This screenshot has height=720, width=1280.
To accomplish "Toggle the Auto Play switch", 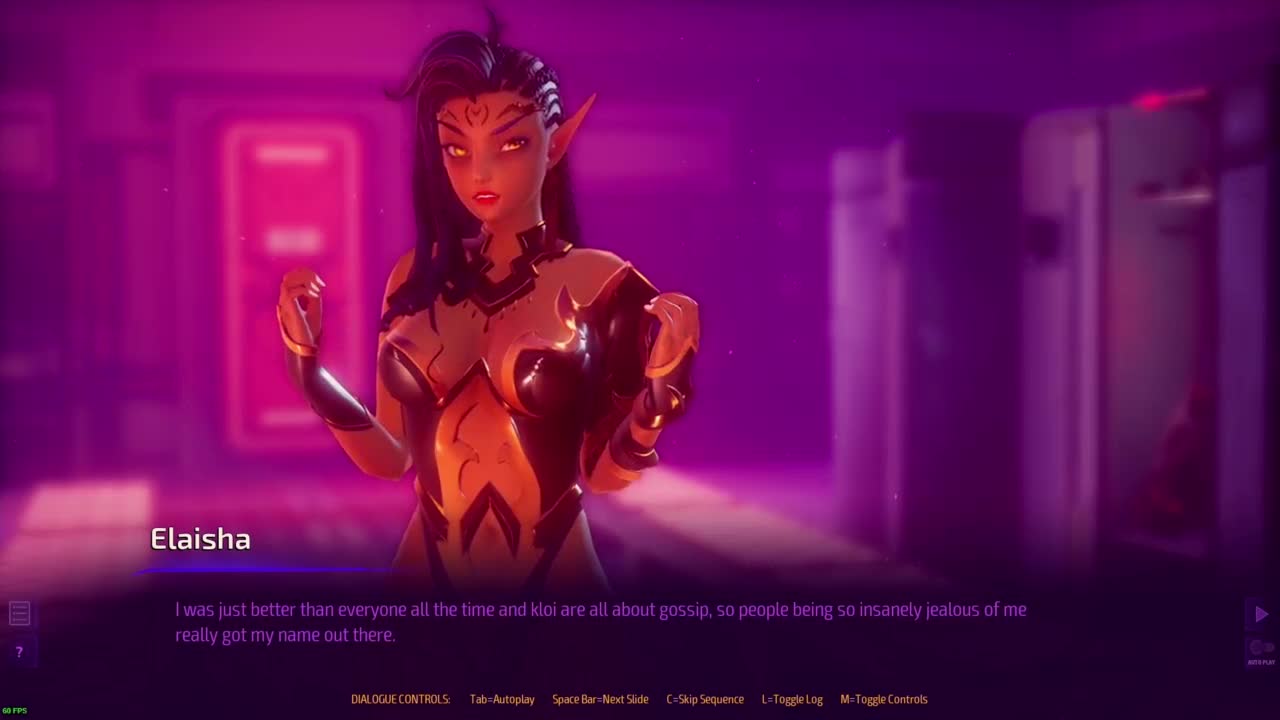I will tap(1261, 647).
